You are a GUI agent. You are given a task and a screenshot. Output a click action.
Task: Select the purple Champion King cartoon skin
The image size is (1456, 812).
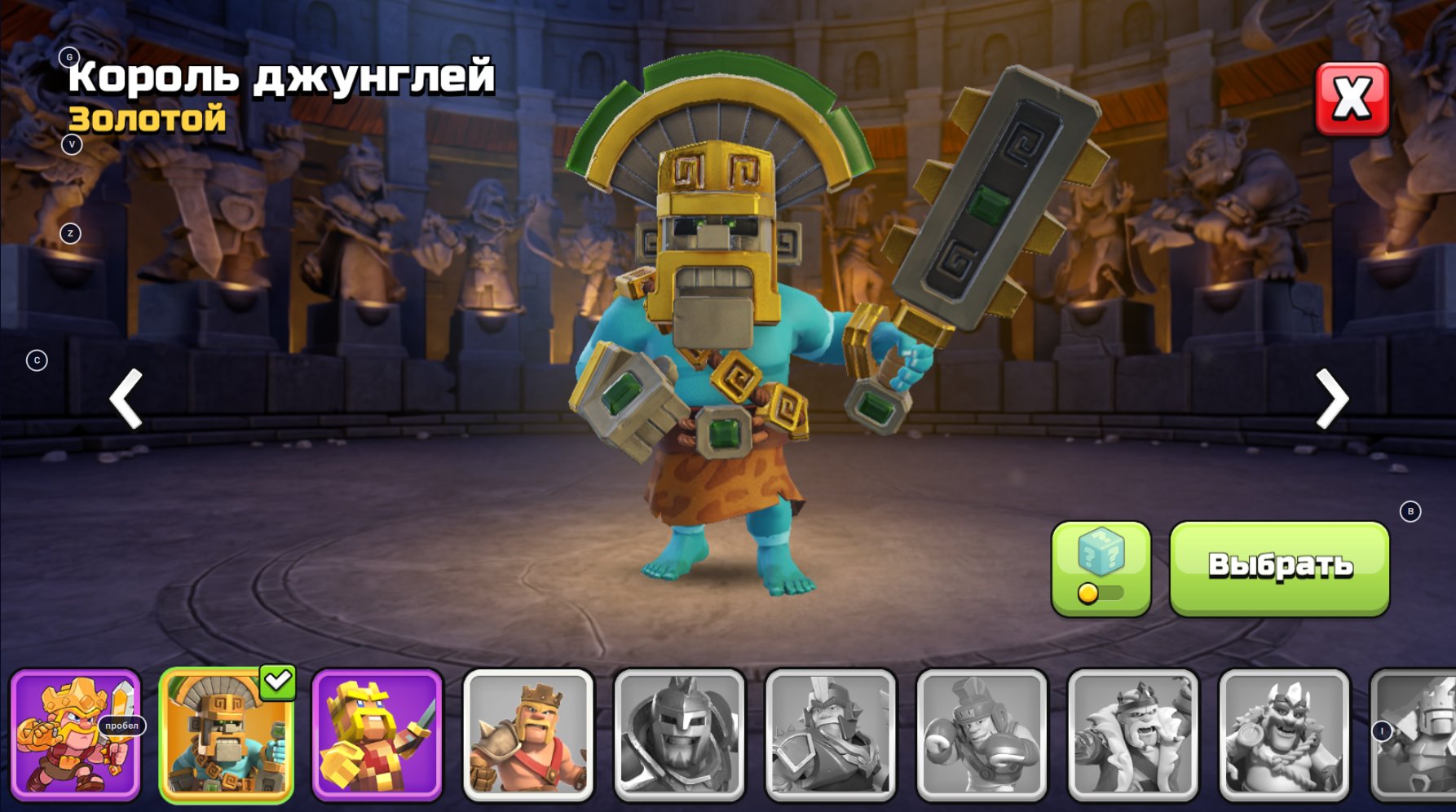[x=75, y=740]
